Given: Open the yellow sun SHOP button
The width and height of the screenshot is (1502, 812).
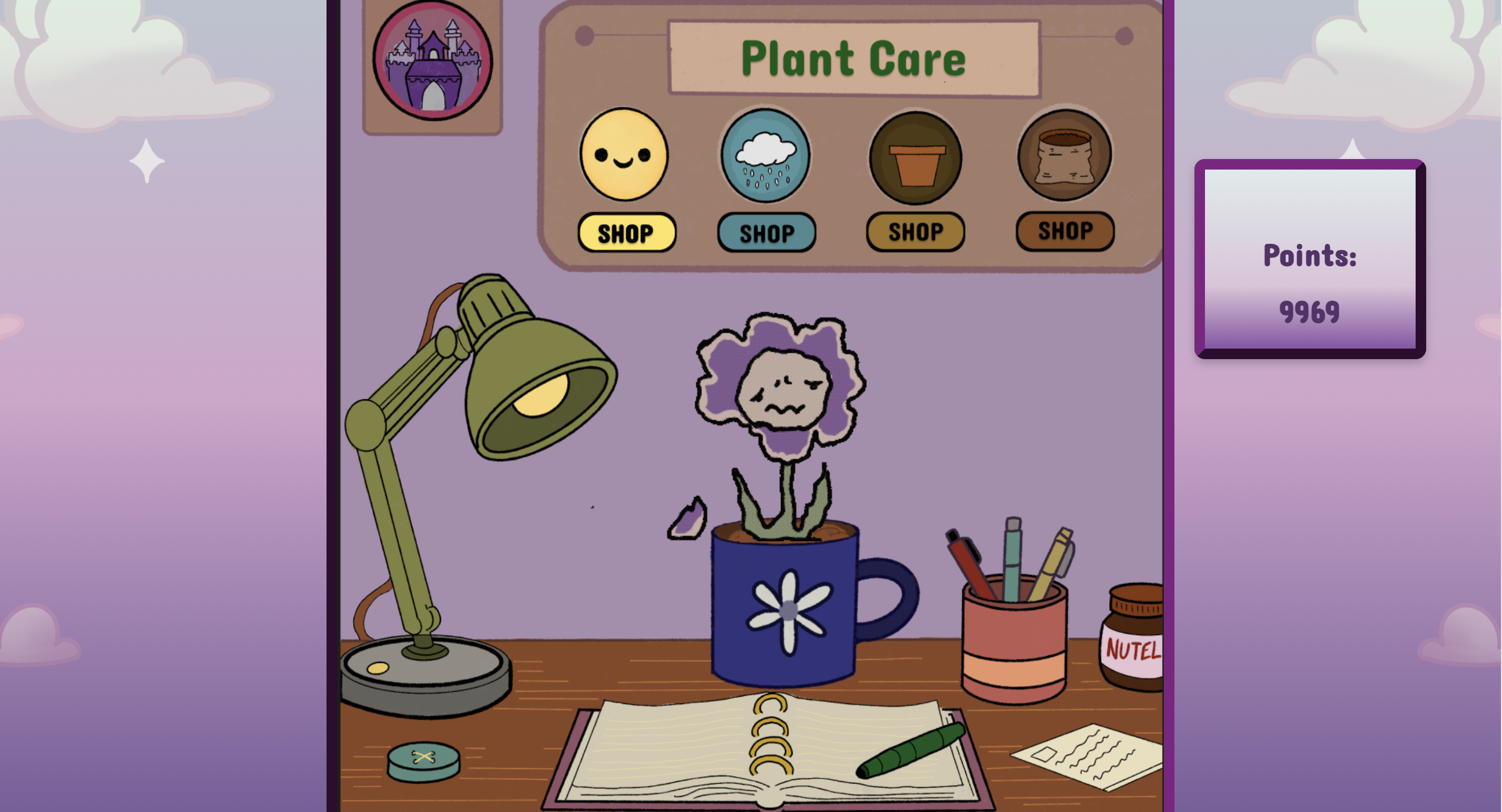Looking at the screenshot, I should coord(626,233).
